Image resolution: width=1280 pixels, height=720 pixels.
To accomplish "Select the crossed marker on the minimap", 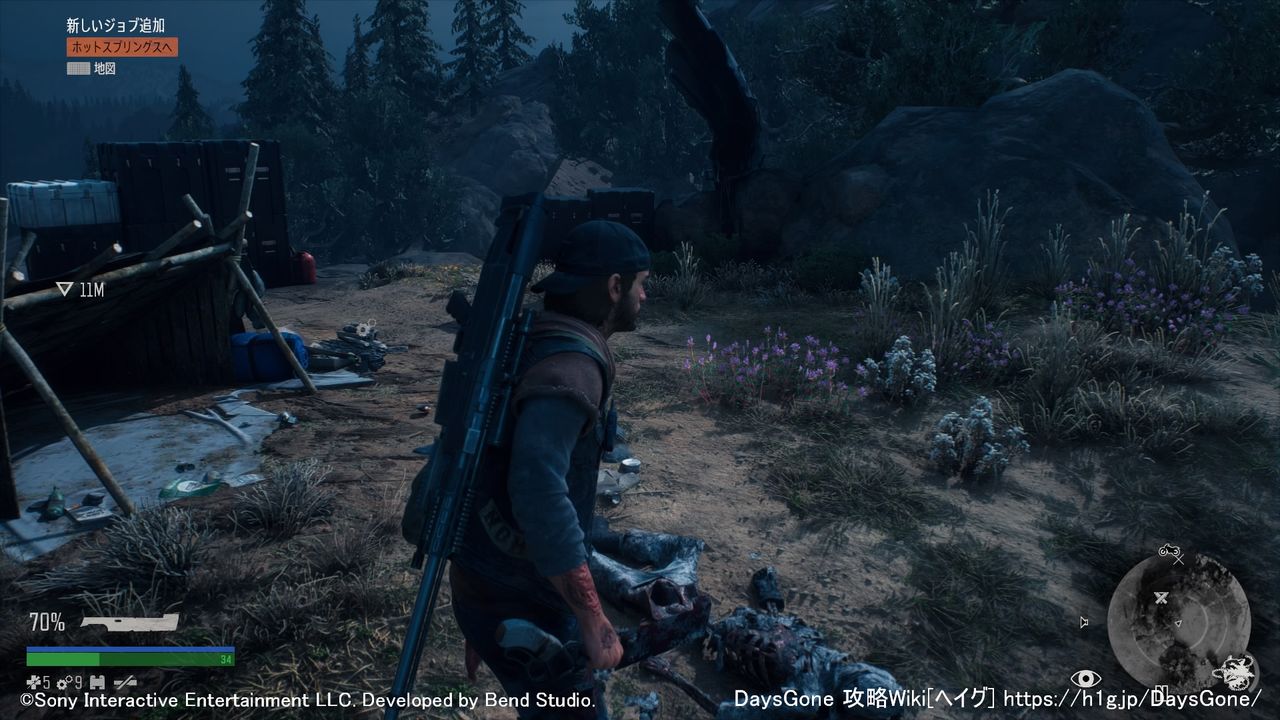I will coord(1162,598).
